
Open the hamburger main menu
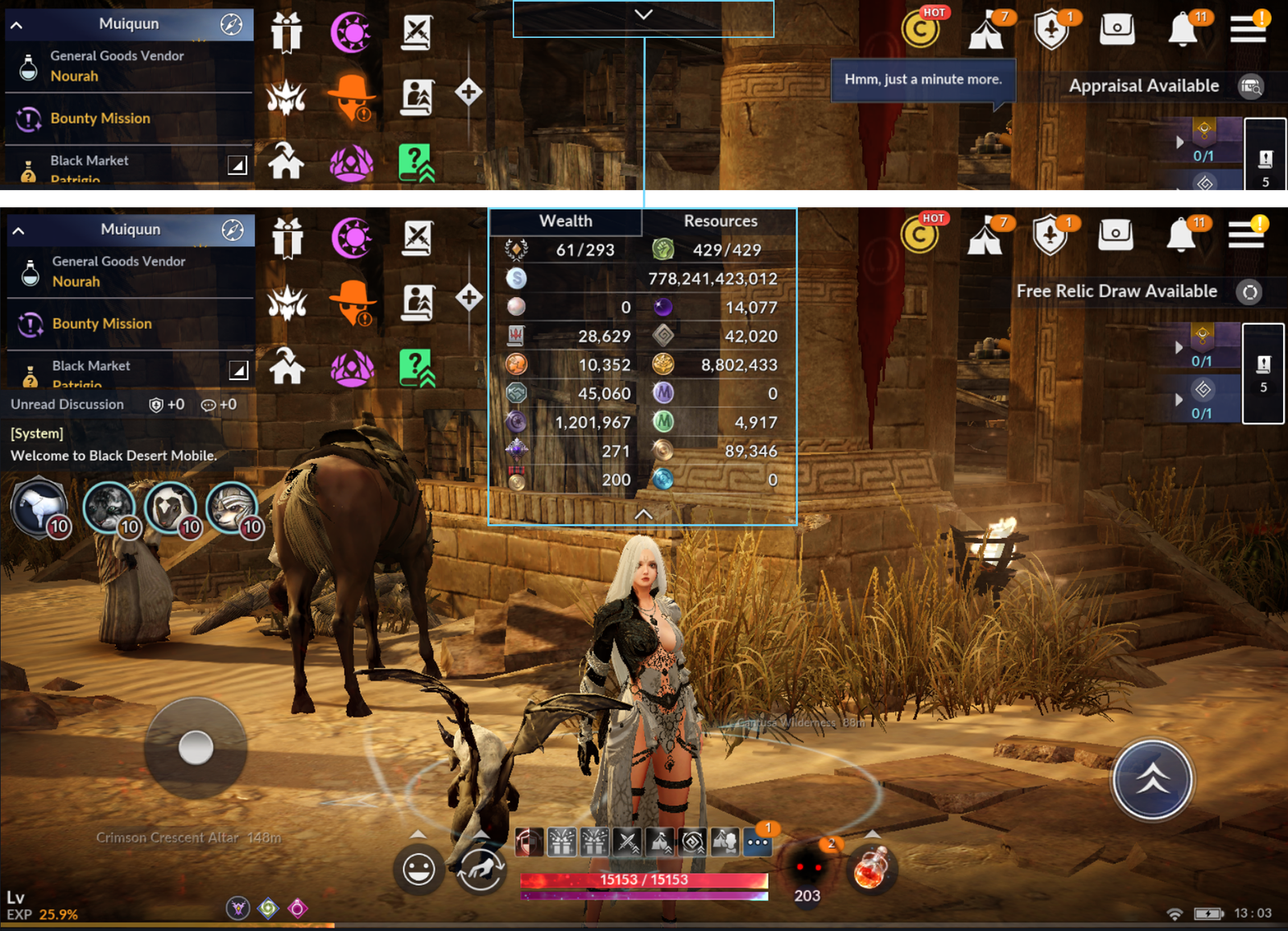point(1248,234)
